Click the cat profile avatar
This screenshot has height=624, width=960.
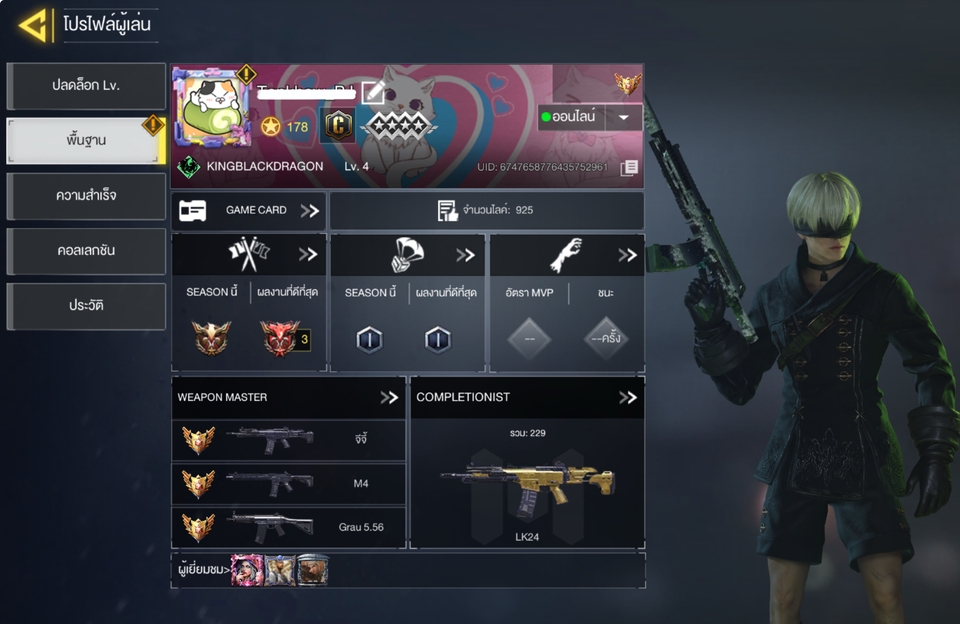(212, 107)
